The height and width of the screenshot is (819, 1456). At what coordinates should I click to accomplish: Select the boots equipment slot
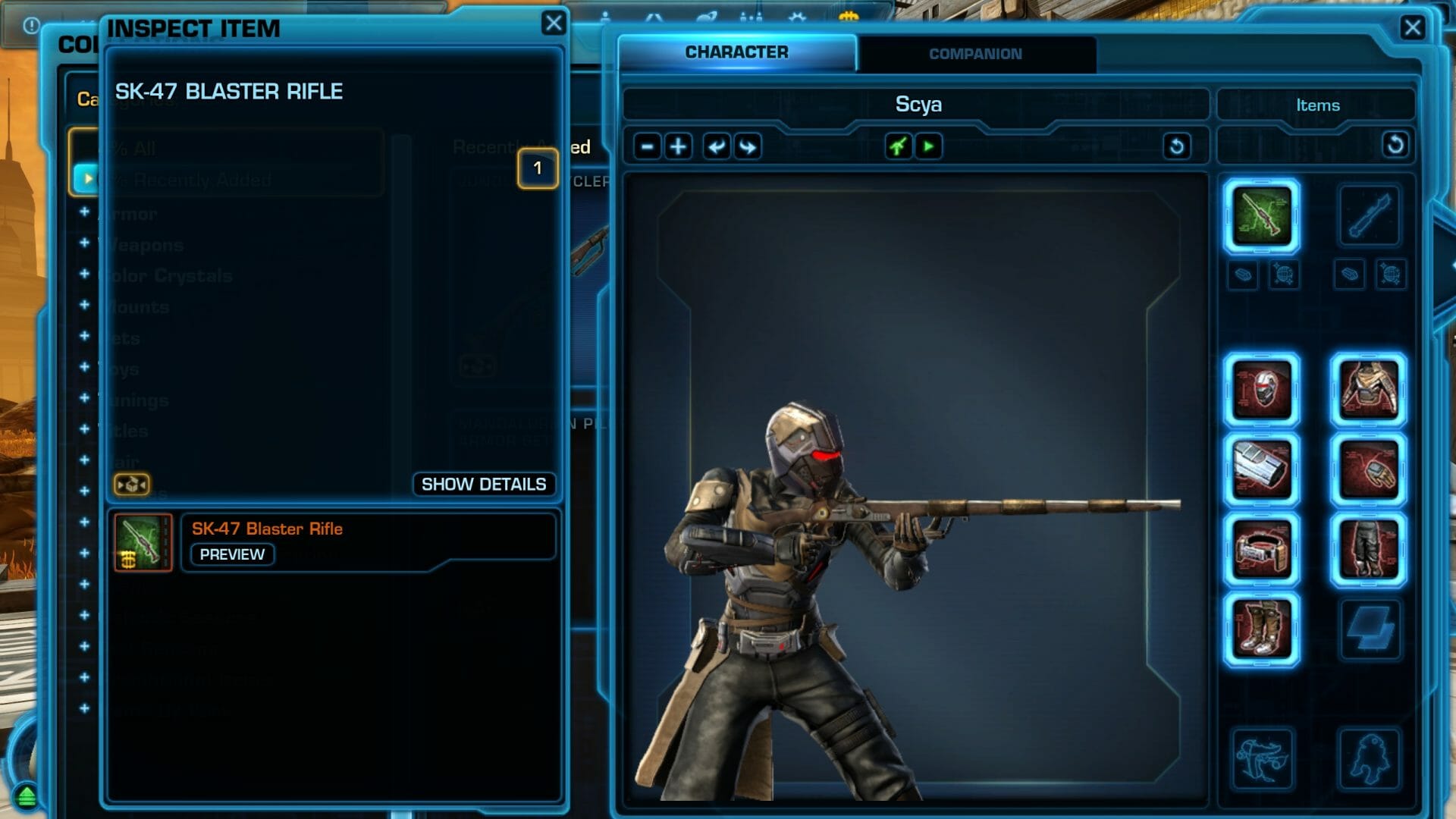[x=1261, y=629]
